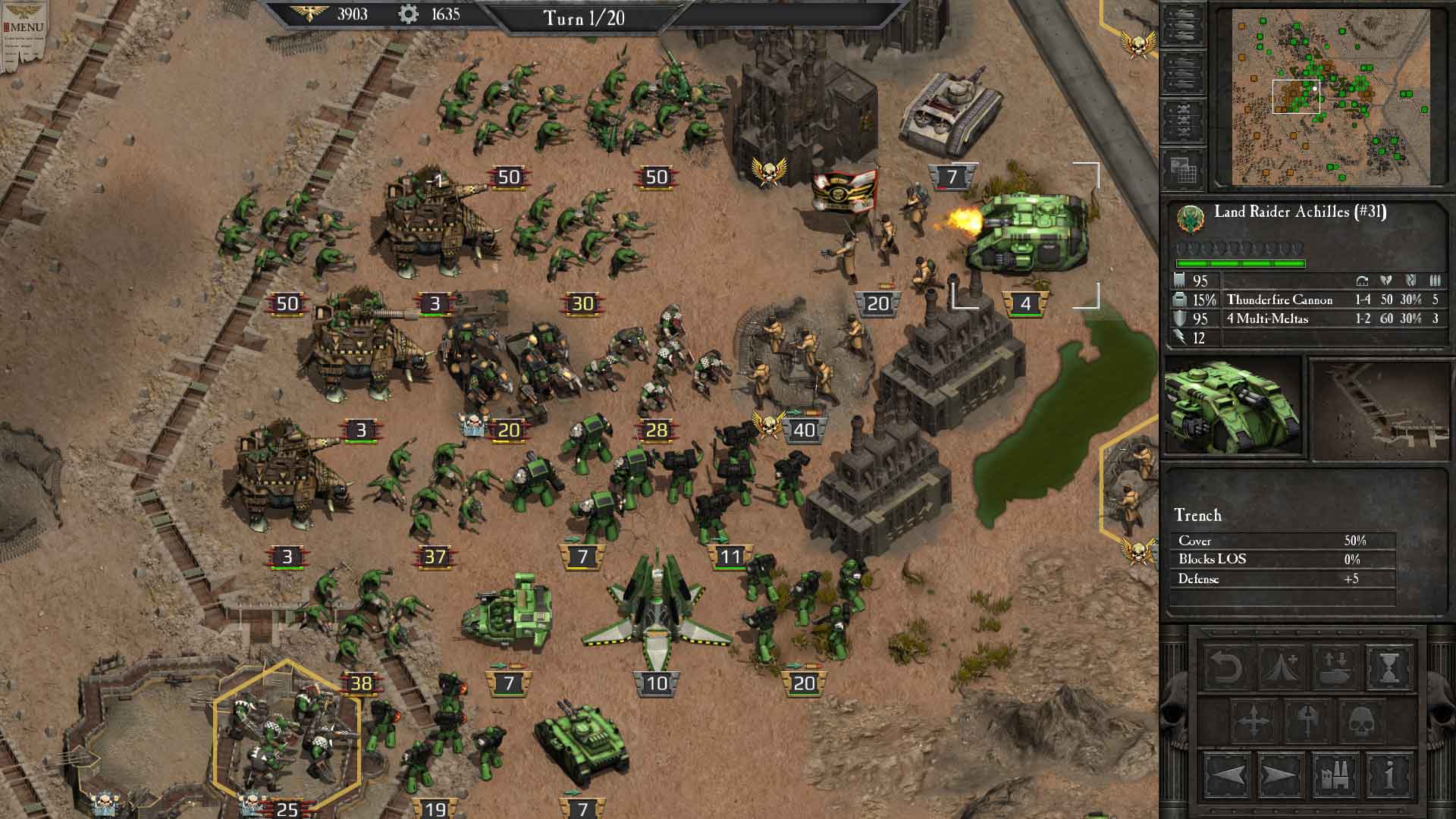
Task: Click the gear icon beside the resource counter
Action: point(407,13)
